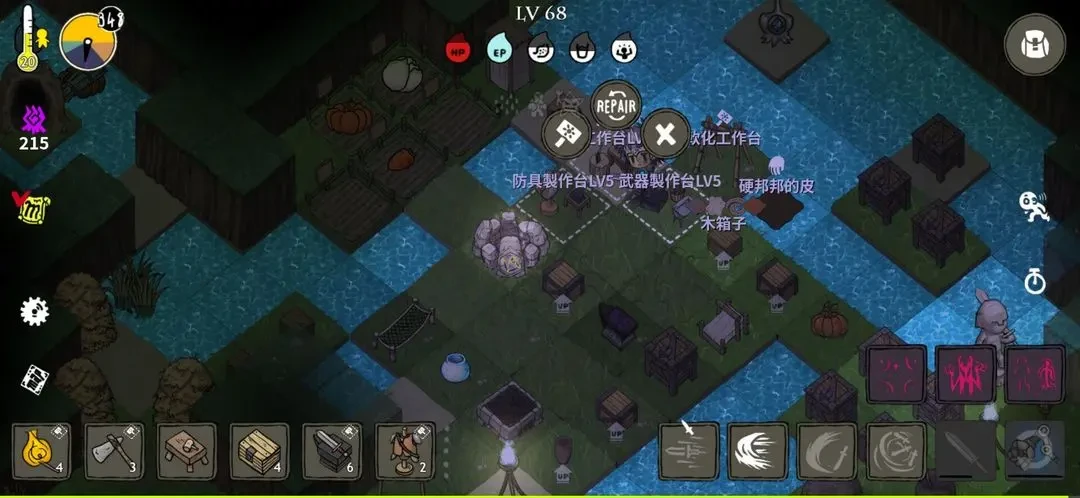Tap the REPAIR button
The image size is (1080, 498).
click(615, 102)
